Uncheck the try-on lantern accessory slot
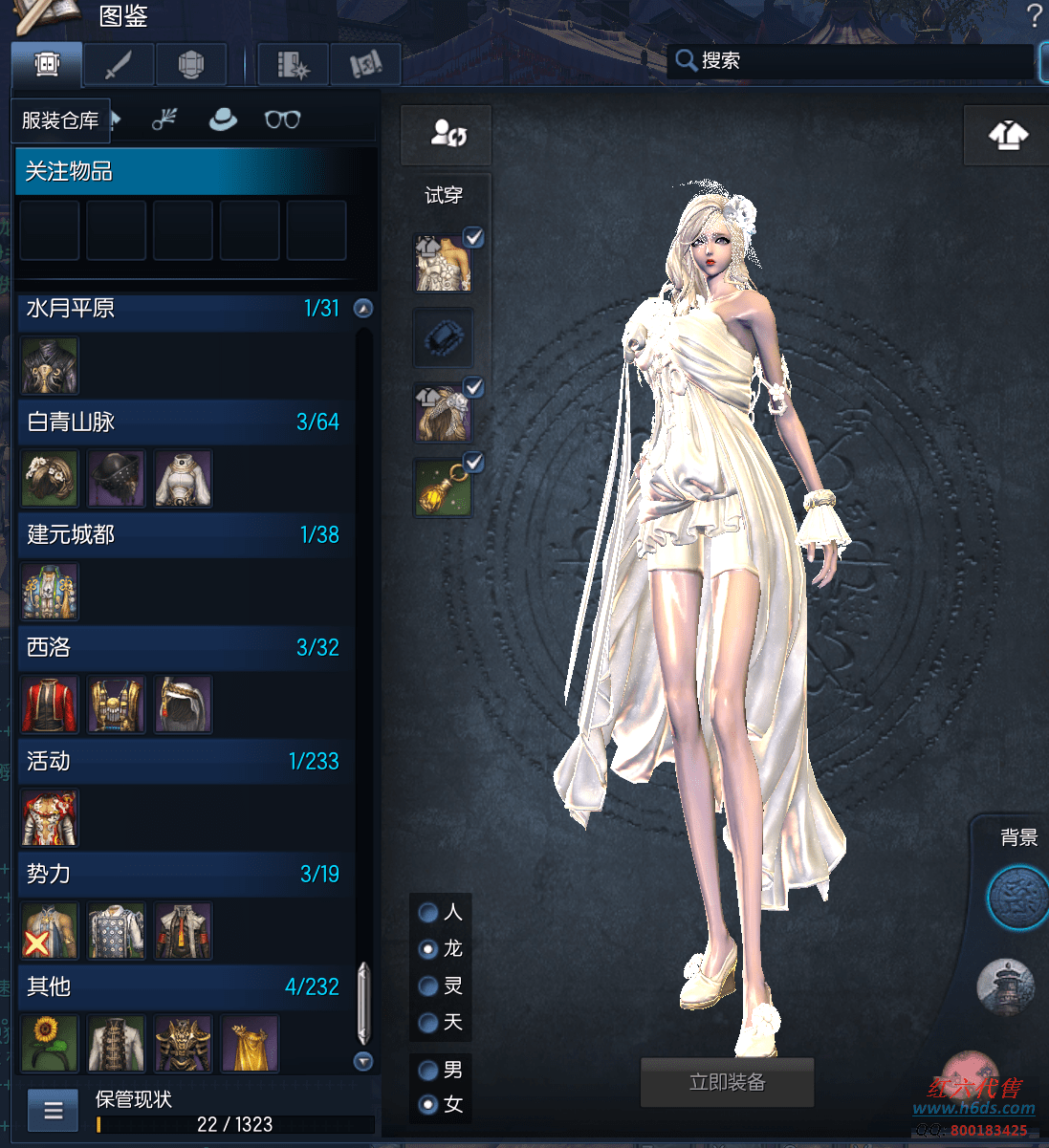Image resolution: width=1049 pixels, height=1148 pixels. 473,463
